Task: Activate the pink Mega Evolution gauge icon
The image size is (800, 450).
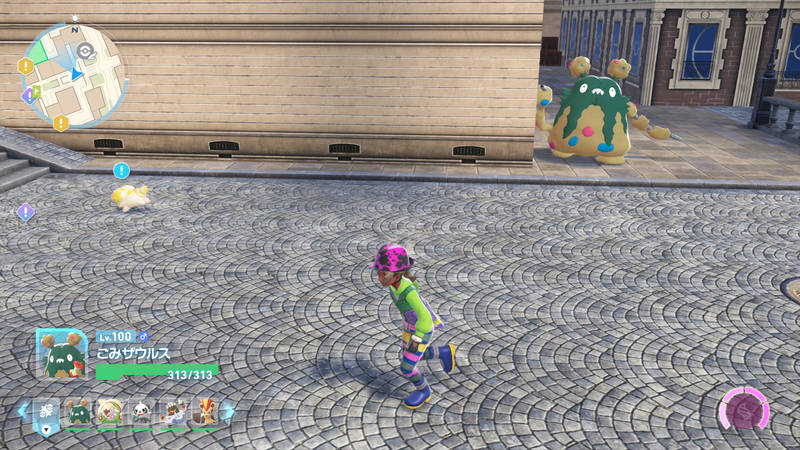Action: pos(744,412)
